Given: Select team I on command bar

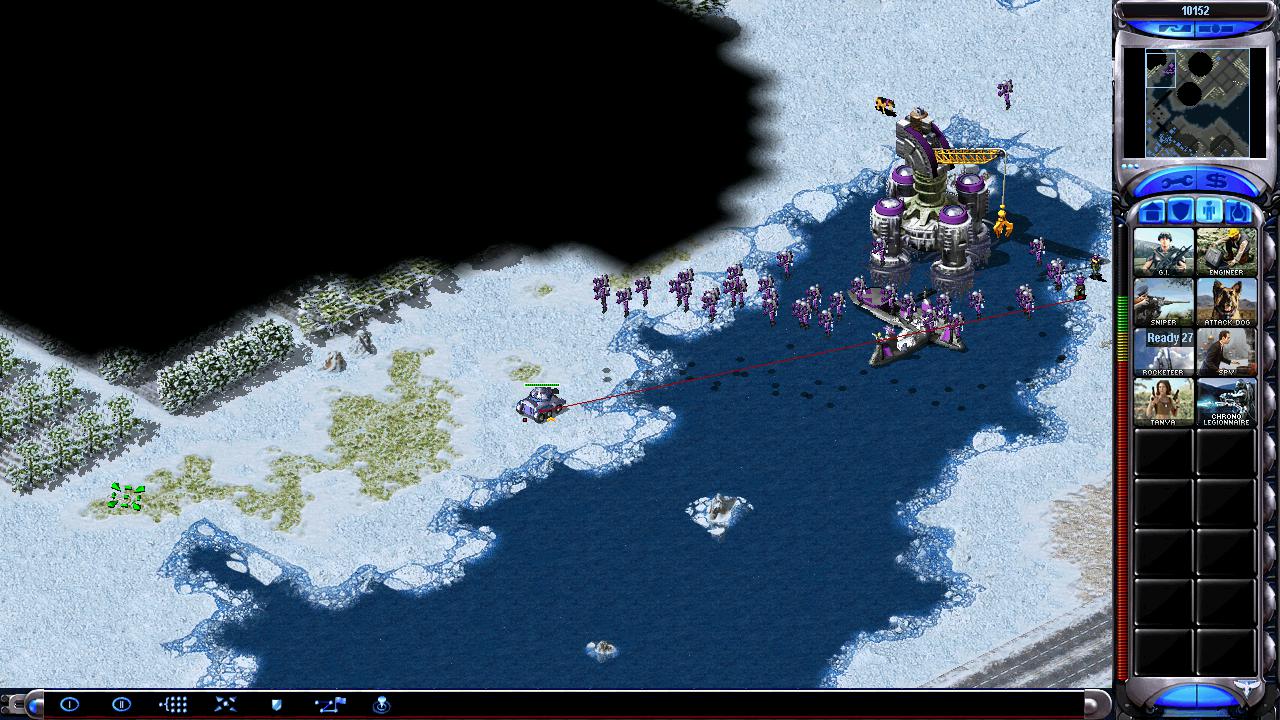Looking at the screenshot, I should 69,705.
